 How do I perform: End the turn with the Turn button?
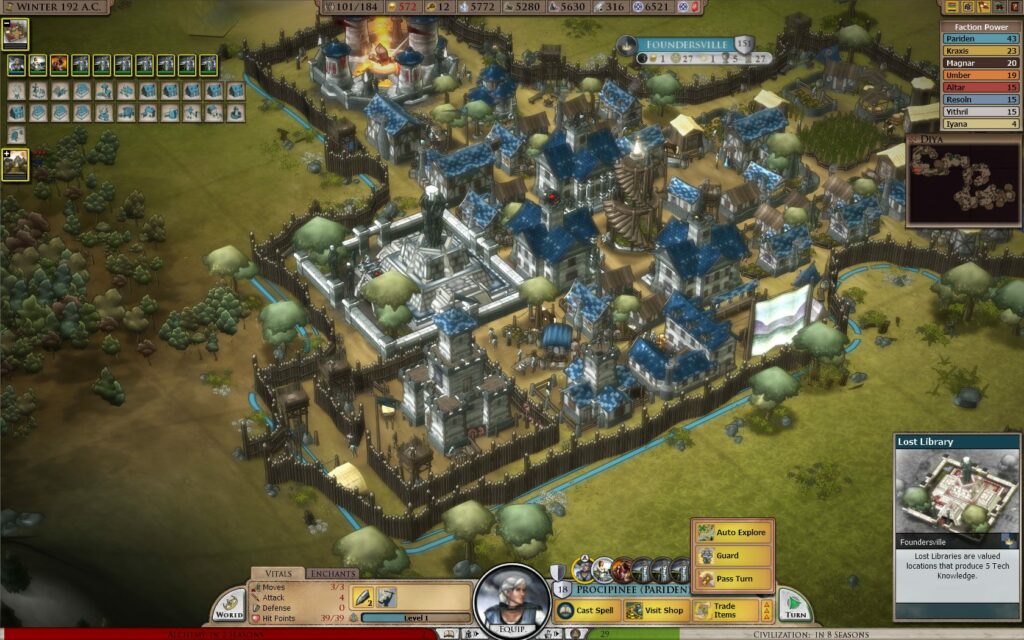(x=795, y=606)
